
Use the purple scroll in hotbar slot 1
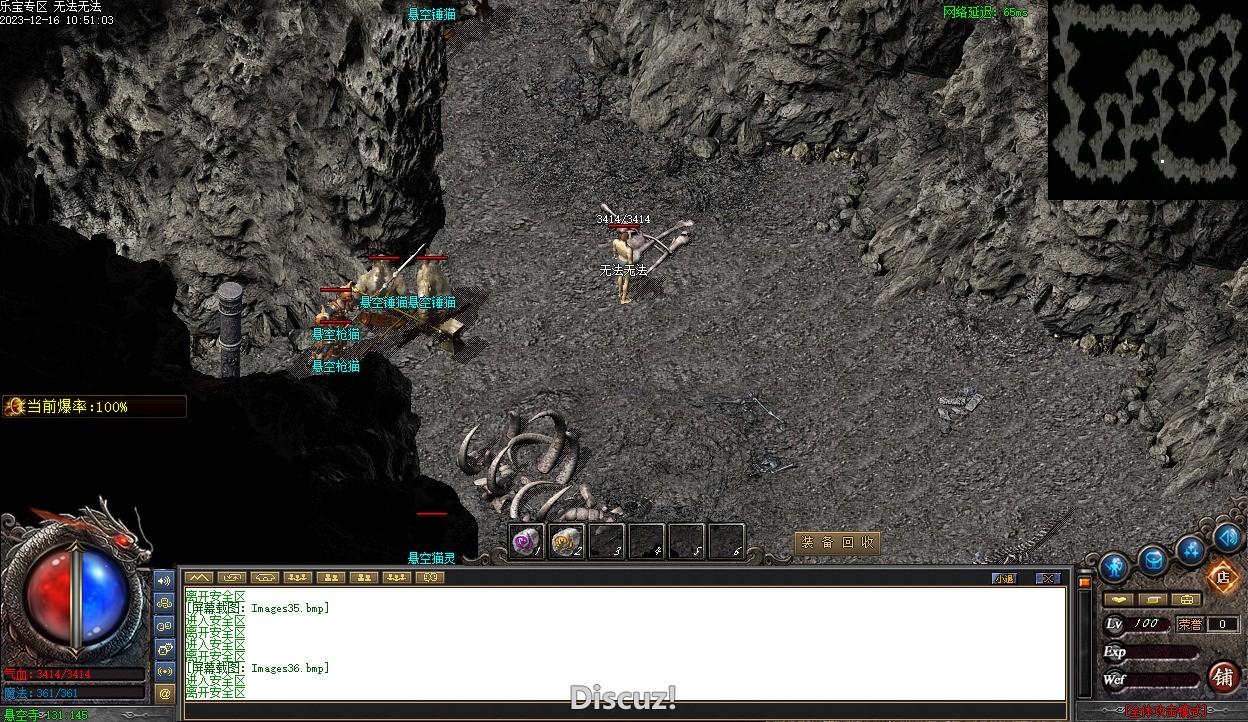pyautogui.click(x=526, y=542)
